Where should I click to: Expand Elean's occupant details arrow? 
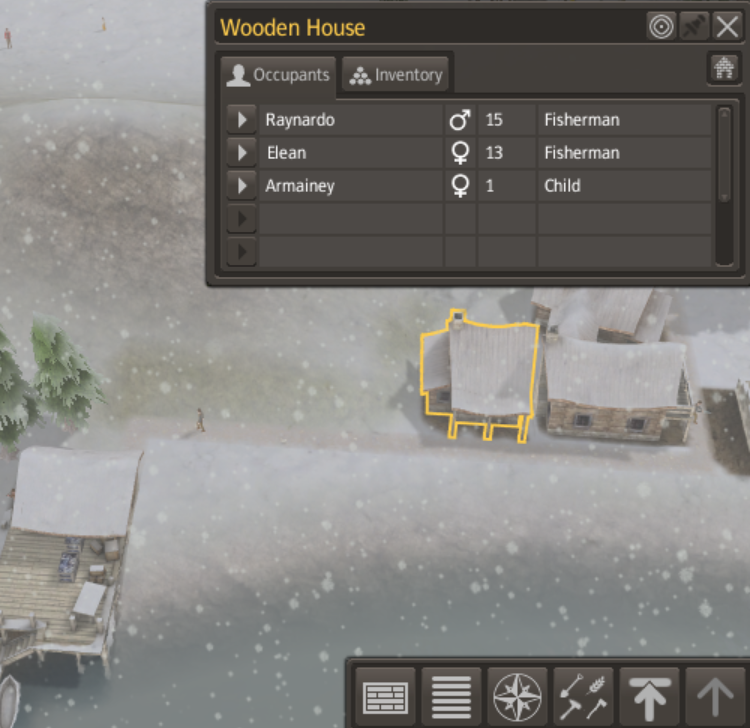241,153
